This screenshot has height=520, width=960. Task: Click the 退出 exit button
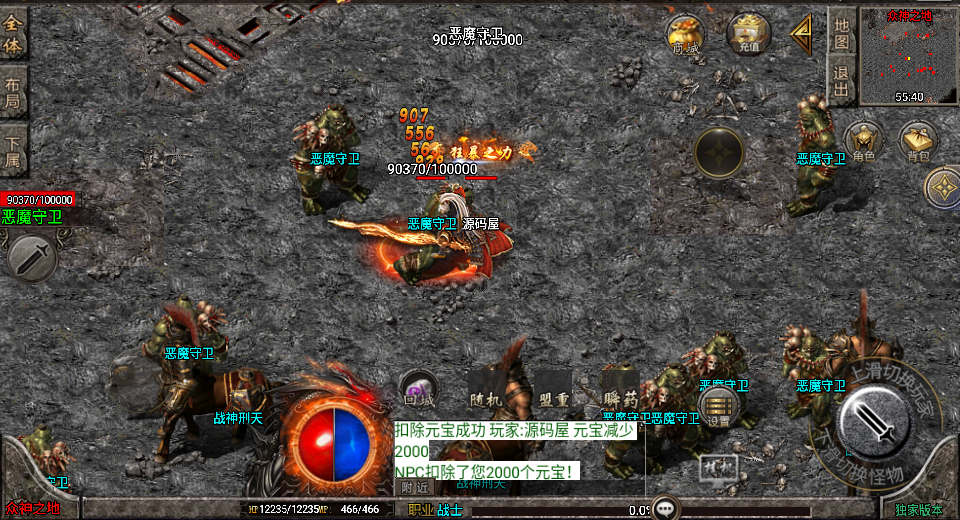pos(842,81)
